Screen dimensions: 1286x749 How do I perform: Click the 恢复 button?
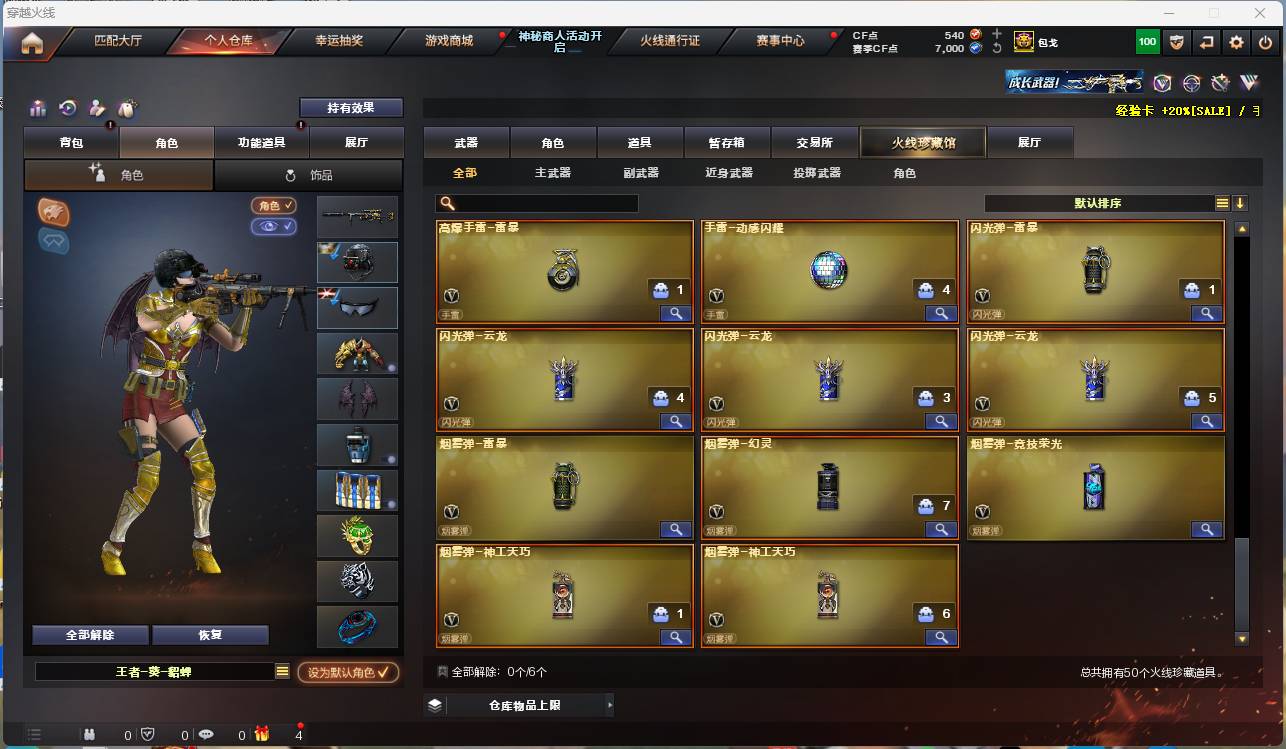210,634
